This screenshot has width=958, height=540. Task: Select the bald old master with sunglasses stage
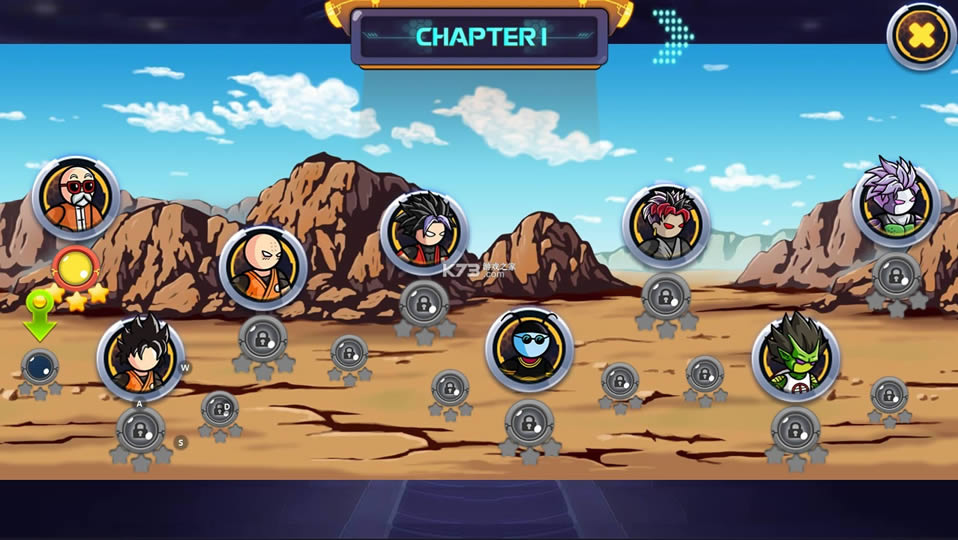[x=76, y=197]
